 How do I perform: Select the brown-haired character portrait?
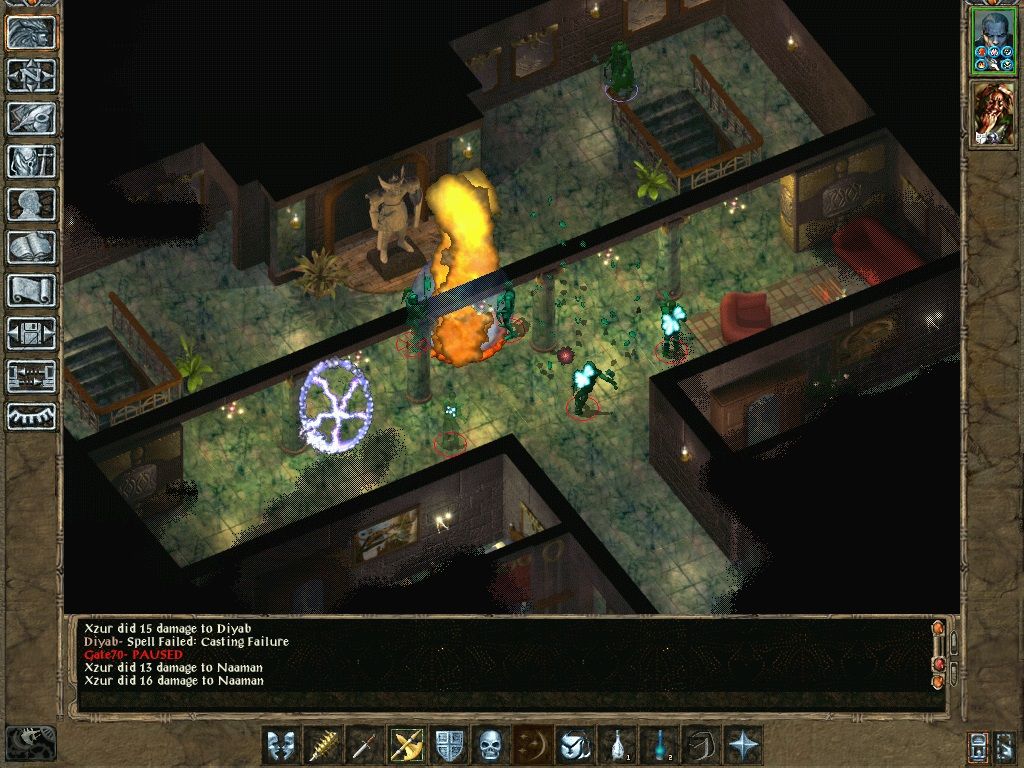pos(992,110)
